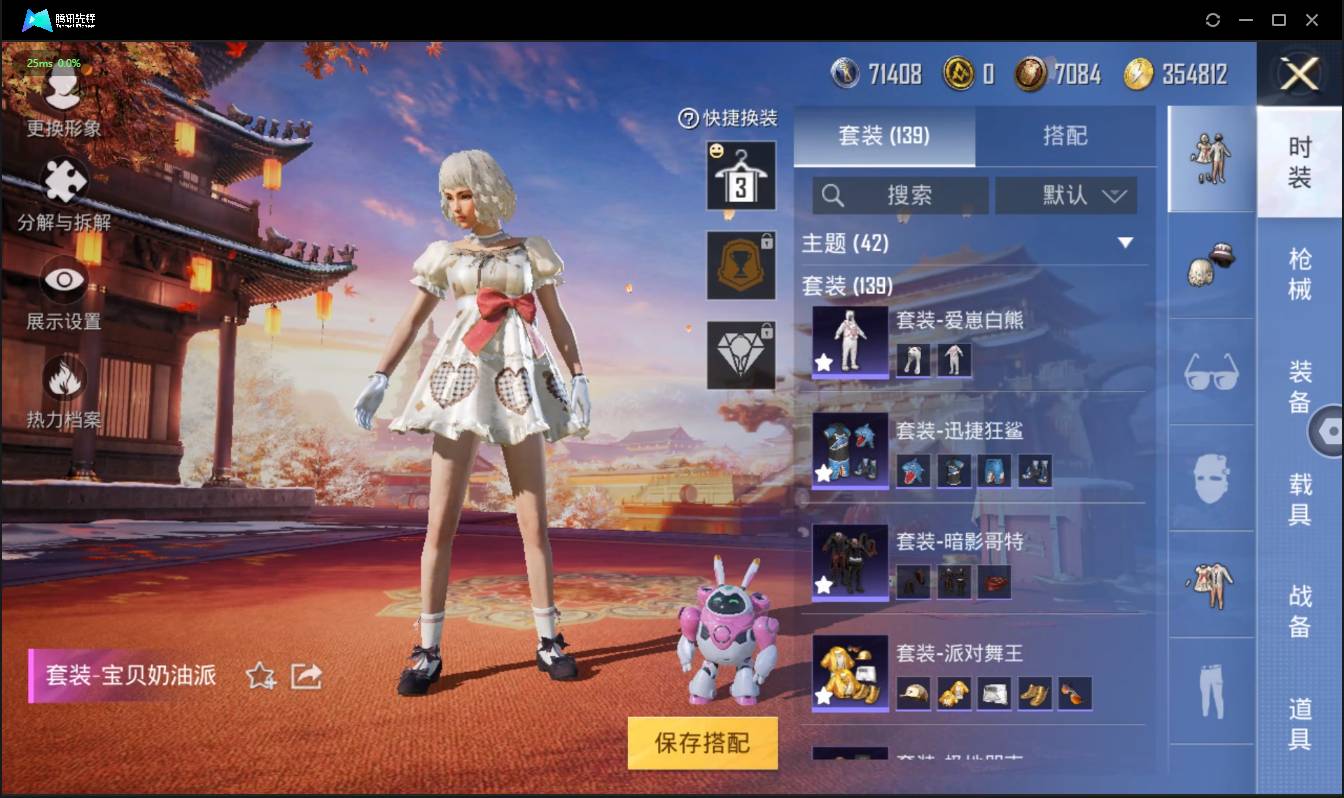Open the 默认 sort order dropdown
Viewport: 1344px width, 798px height.
click(x=1066, y=196)
